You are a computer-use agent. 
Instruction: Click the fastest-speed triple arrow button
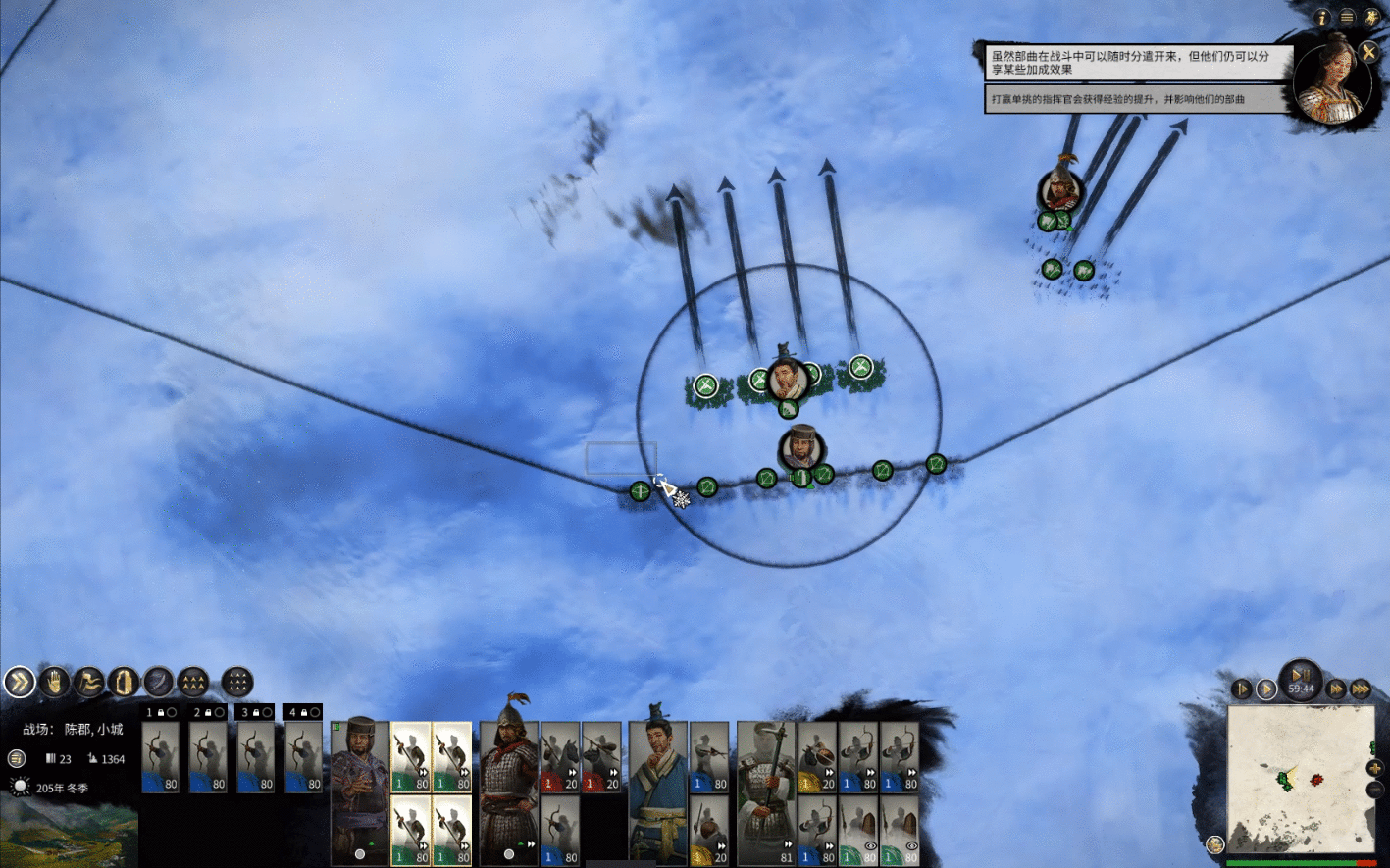tap(1361, 689)
